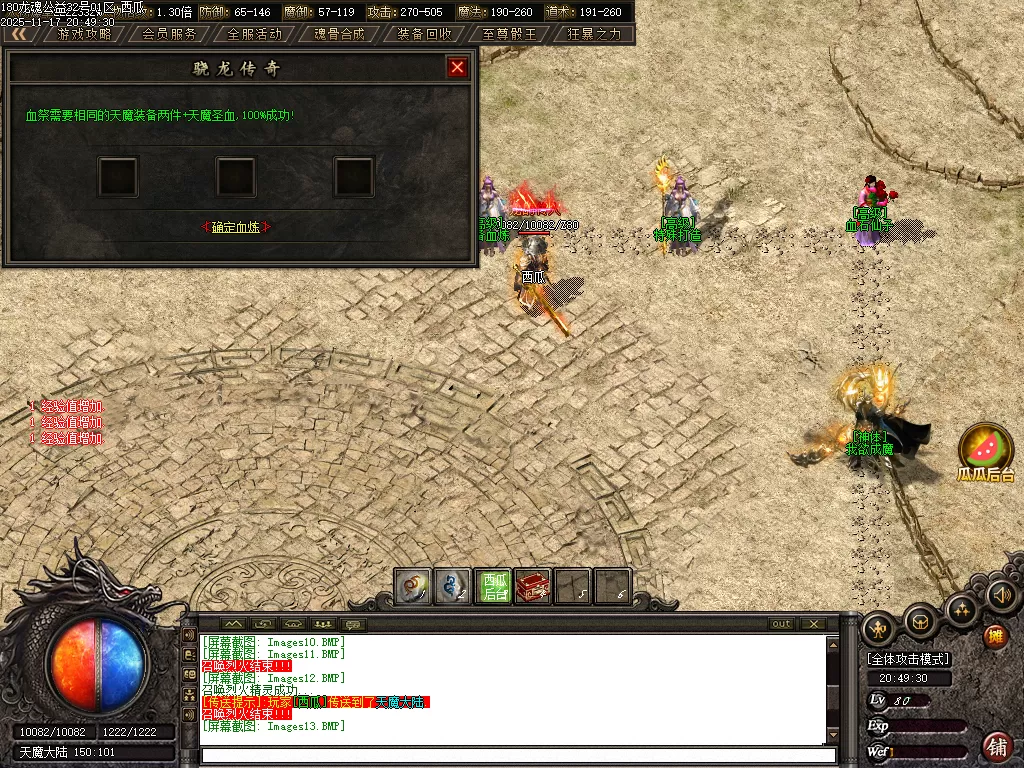Open the 游戏攻略 game guide menu

pyautogui.click(x=84, y=33)
